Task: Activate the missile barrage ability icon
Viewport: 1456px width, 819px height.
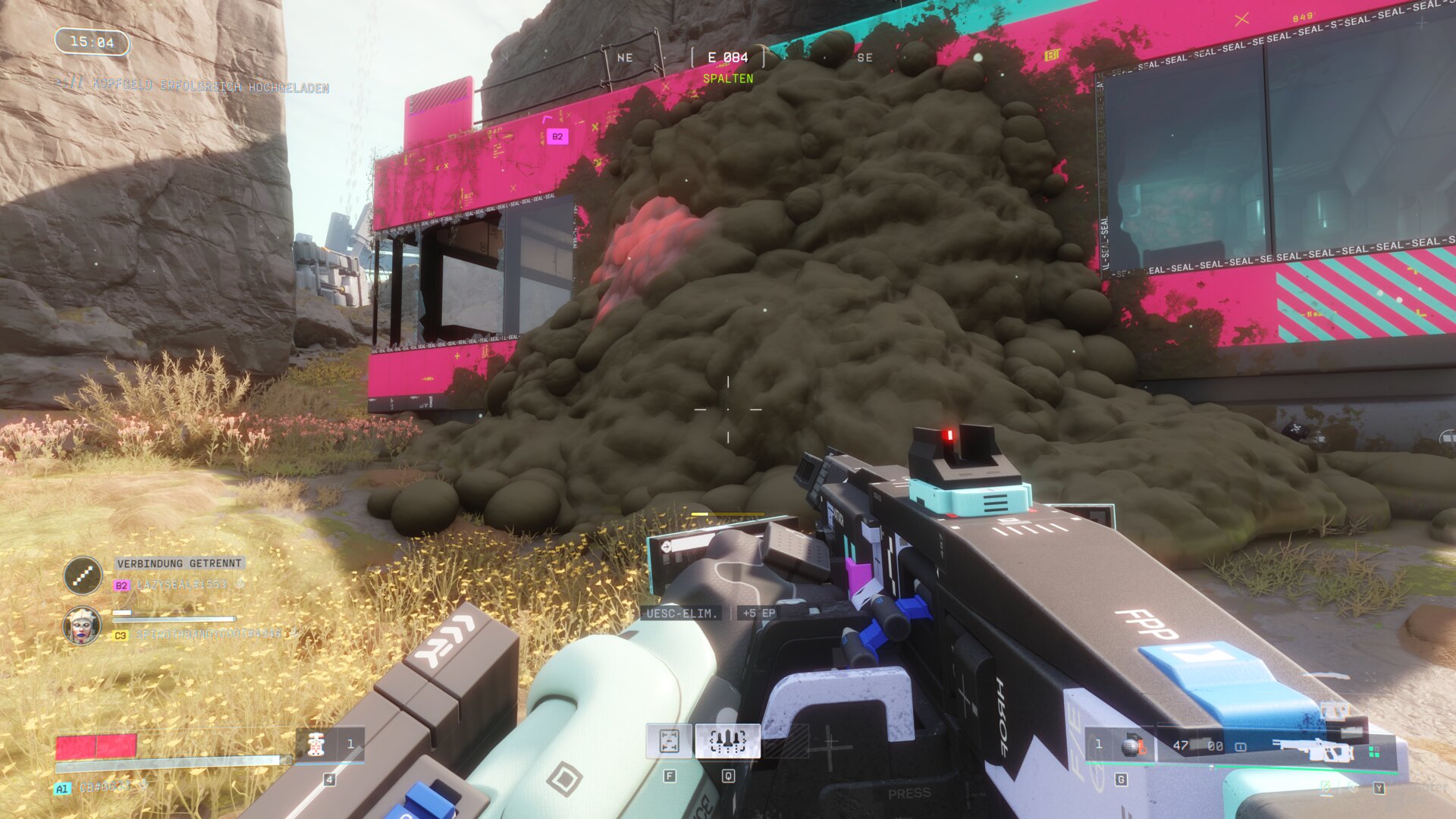Action: pyautogui.click(x=727, y=741)
